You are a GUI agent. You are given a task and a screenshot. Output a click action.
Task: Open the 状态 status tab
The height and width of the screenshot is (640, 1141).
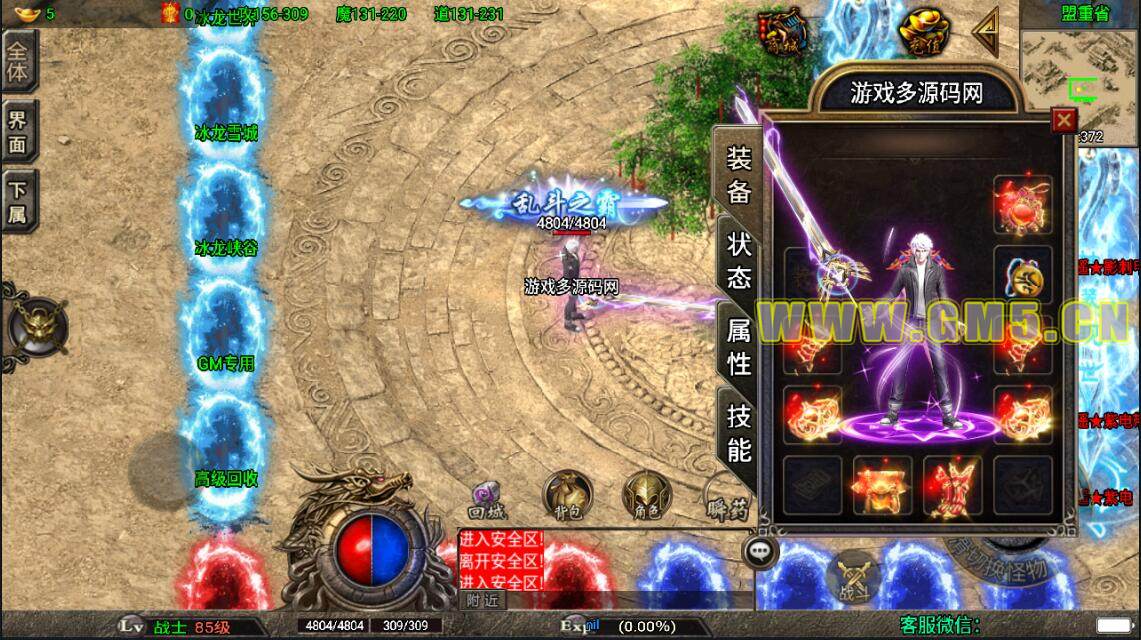click(739, 260)
